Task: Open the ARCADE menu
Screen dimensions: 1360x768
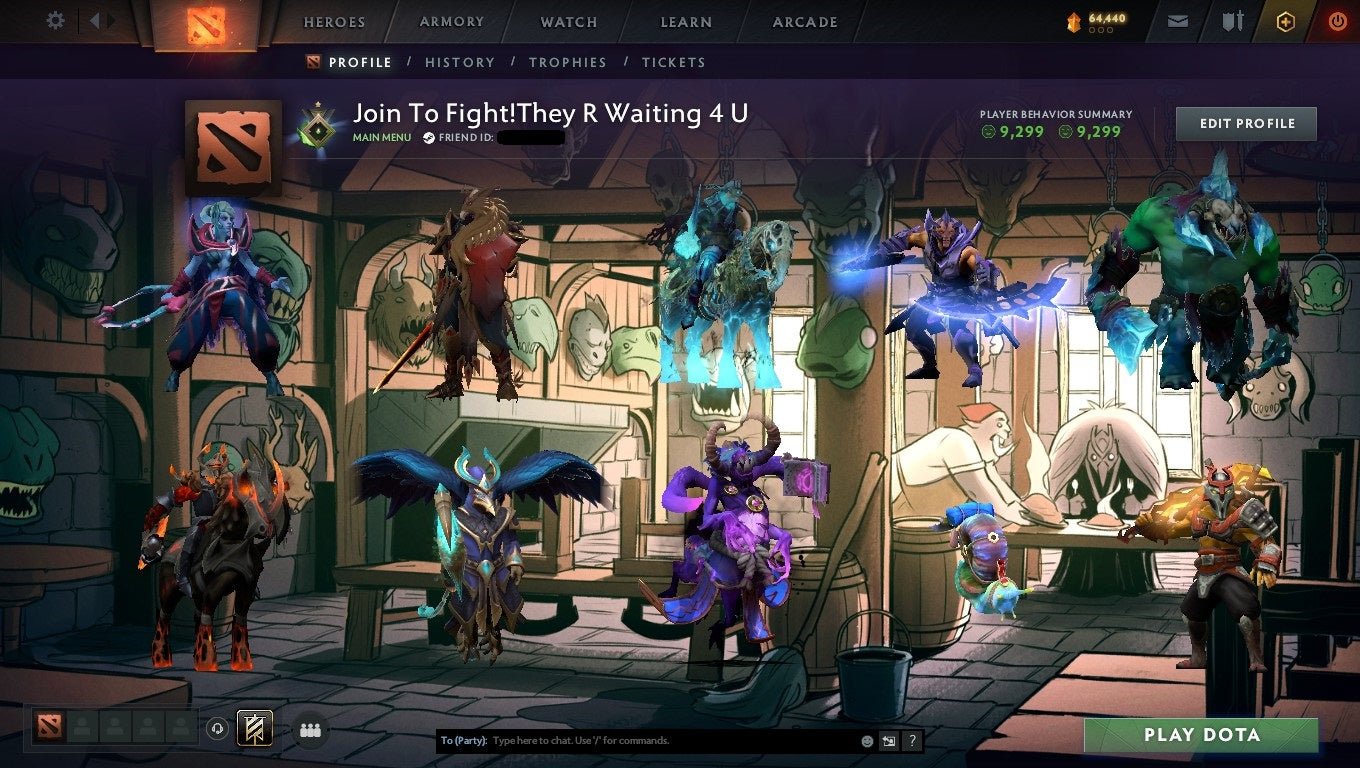Action: 805,21
